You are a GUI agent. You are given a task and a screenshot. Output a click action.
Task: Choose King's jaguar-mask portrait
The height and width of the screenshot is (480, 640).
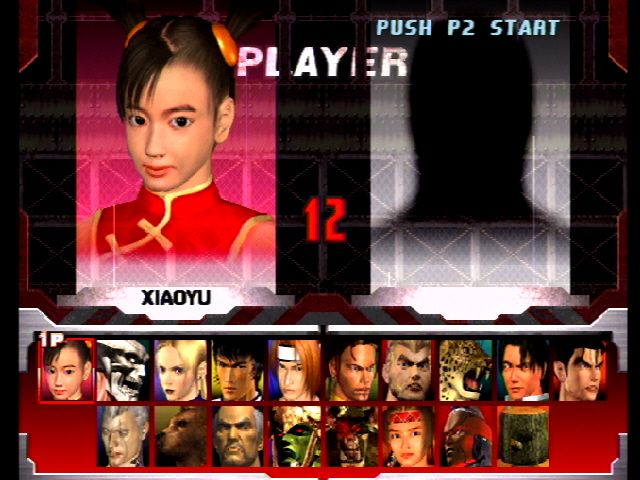pos(466,370)
